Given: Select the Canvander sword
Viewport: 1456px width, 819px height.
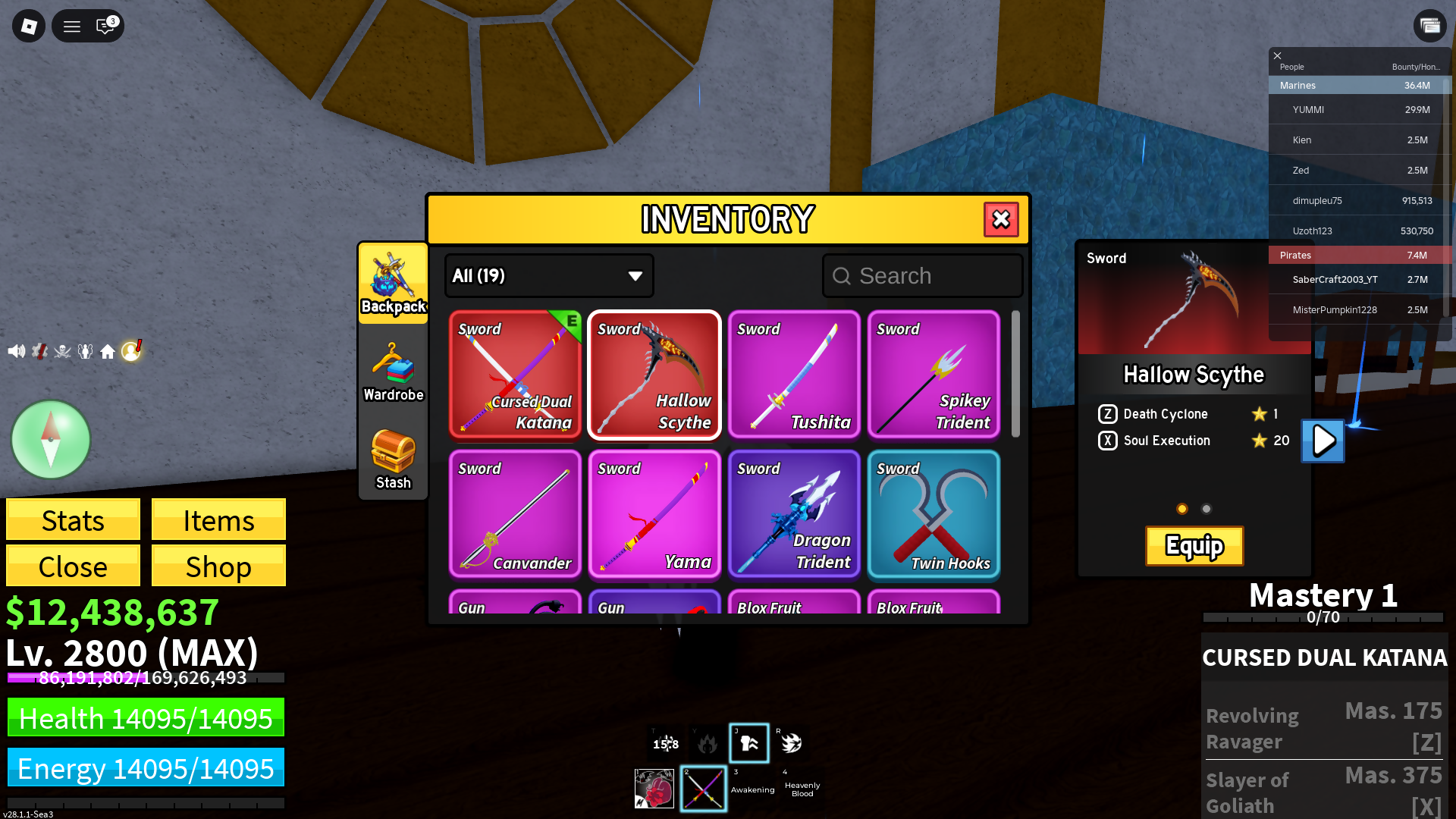Looking at the screenshot, I should (515, 513).
